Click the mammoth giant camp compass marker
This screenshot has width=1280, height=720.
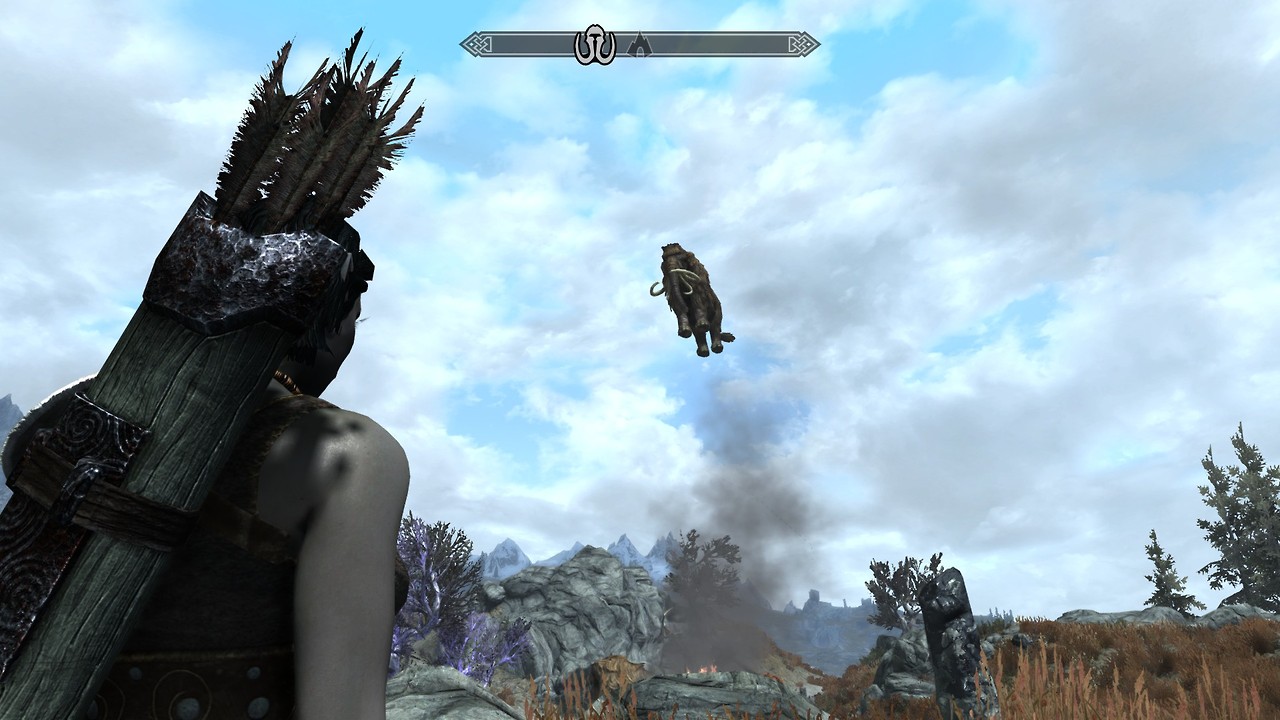click(594, 45)
